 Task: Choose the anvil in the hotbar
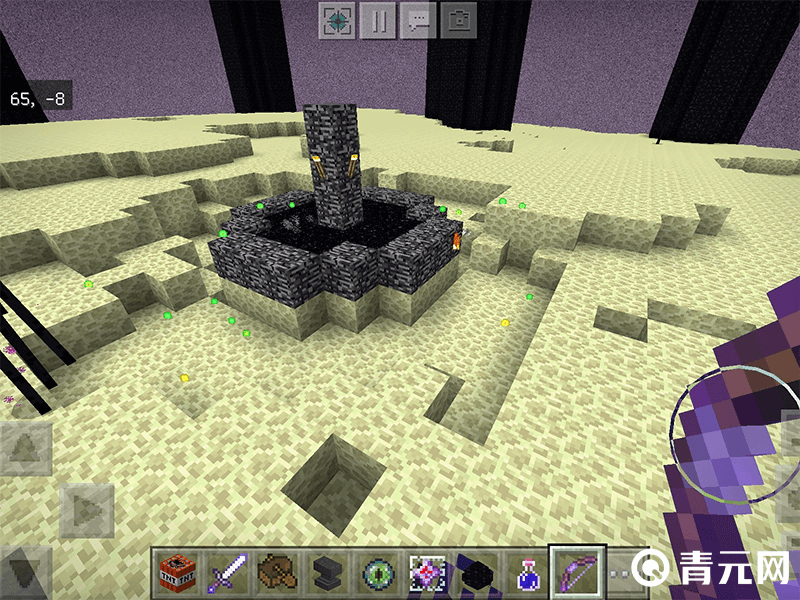[325, 574]
